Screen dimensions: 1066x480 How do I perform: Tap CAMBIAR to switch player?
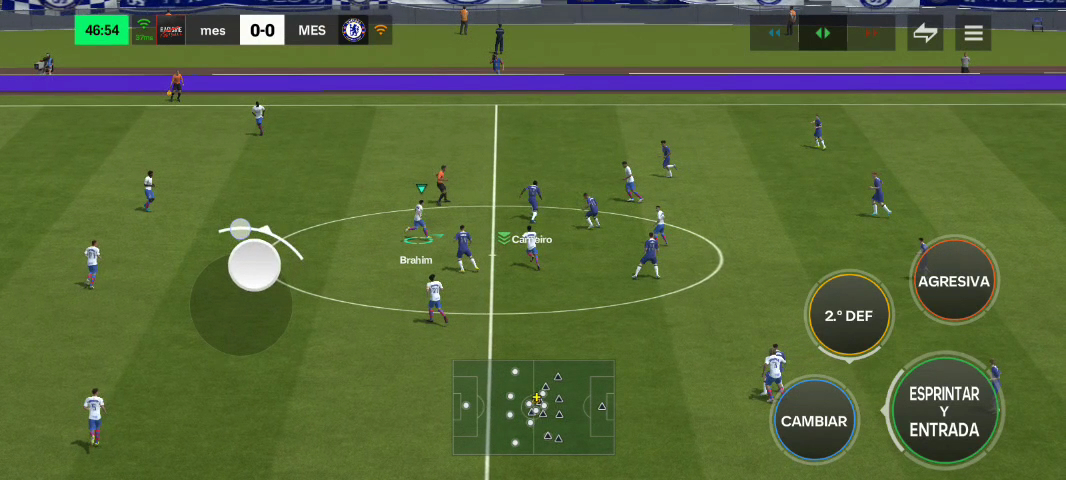point(814,421)
